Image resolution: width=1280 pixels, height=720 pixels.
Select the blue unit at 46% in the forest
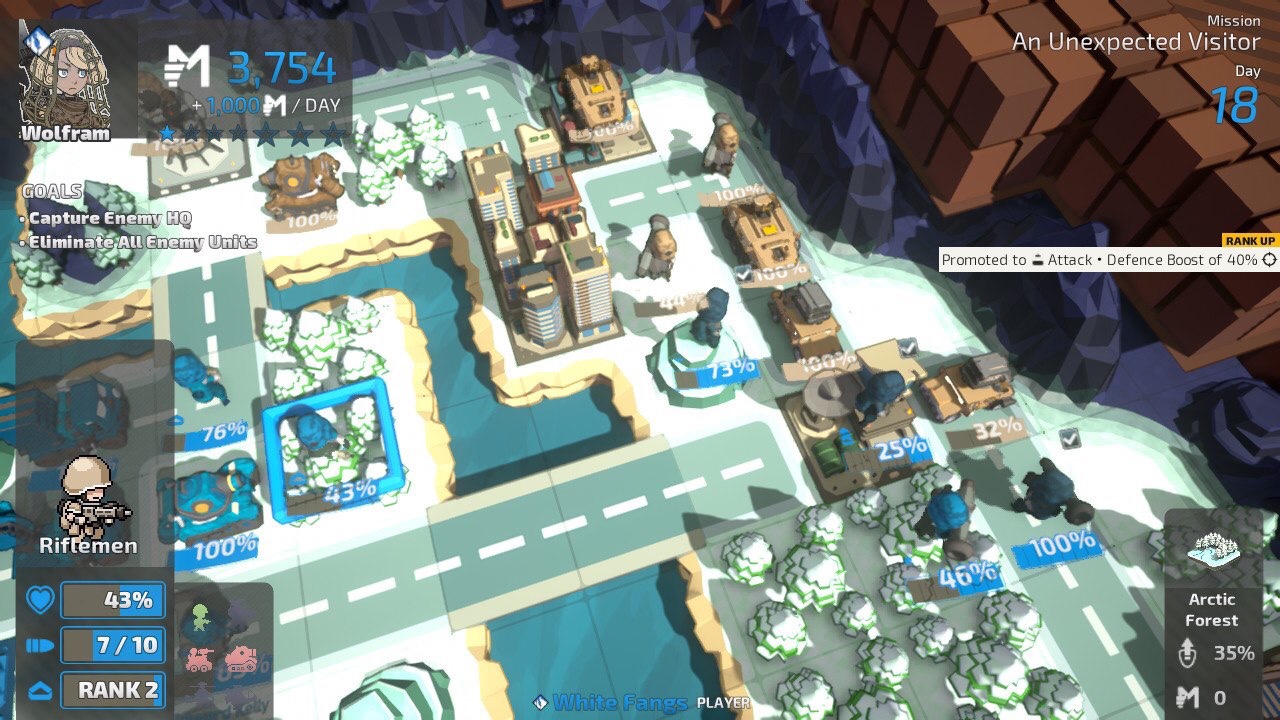click(948, 518)
